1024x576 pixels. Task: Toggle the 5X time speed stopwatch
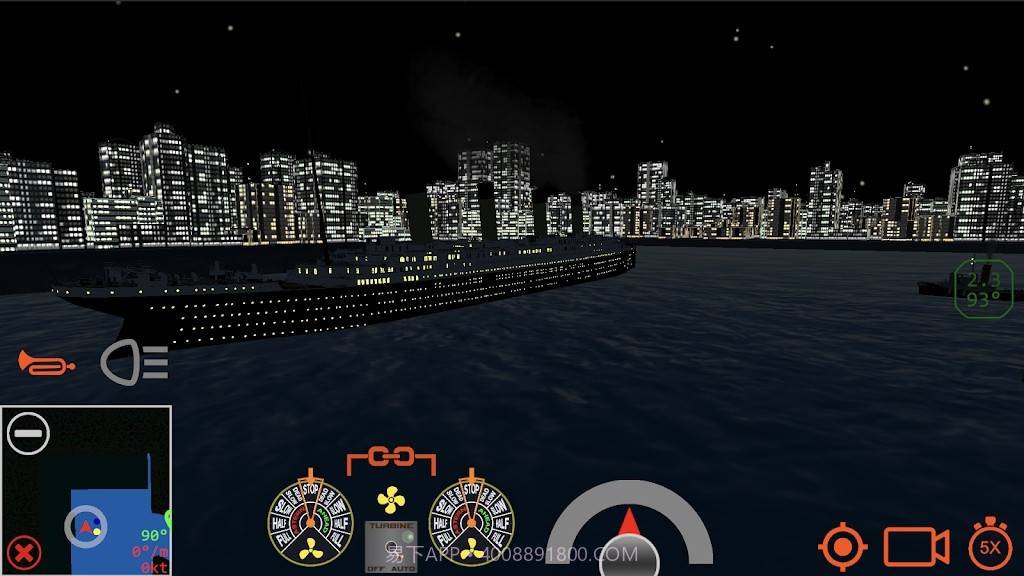[990, 546]
